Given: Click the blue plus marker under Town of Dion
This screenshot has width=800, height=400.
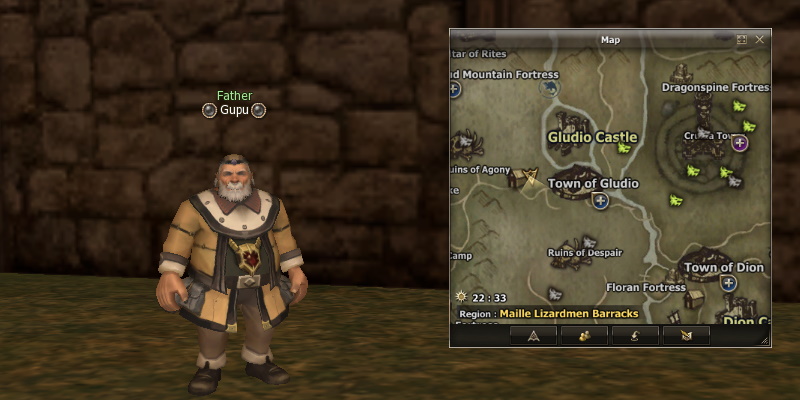Looking at the screenshot, I should (x=729, y=284).
